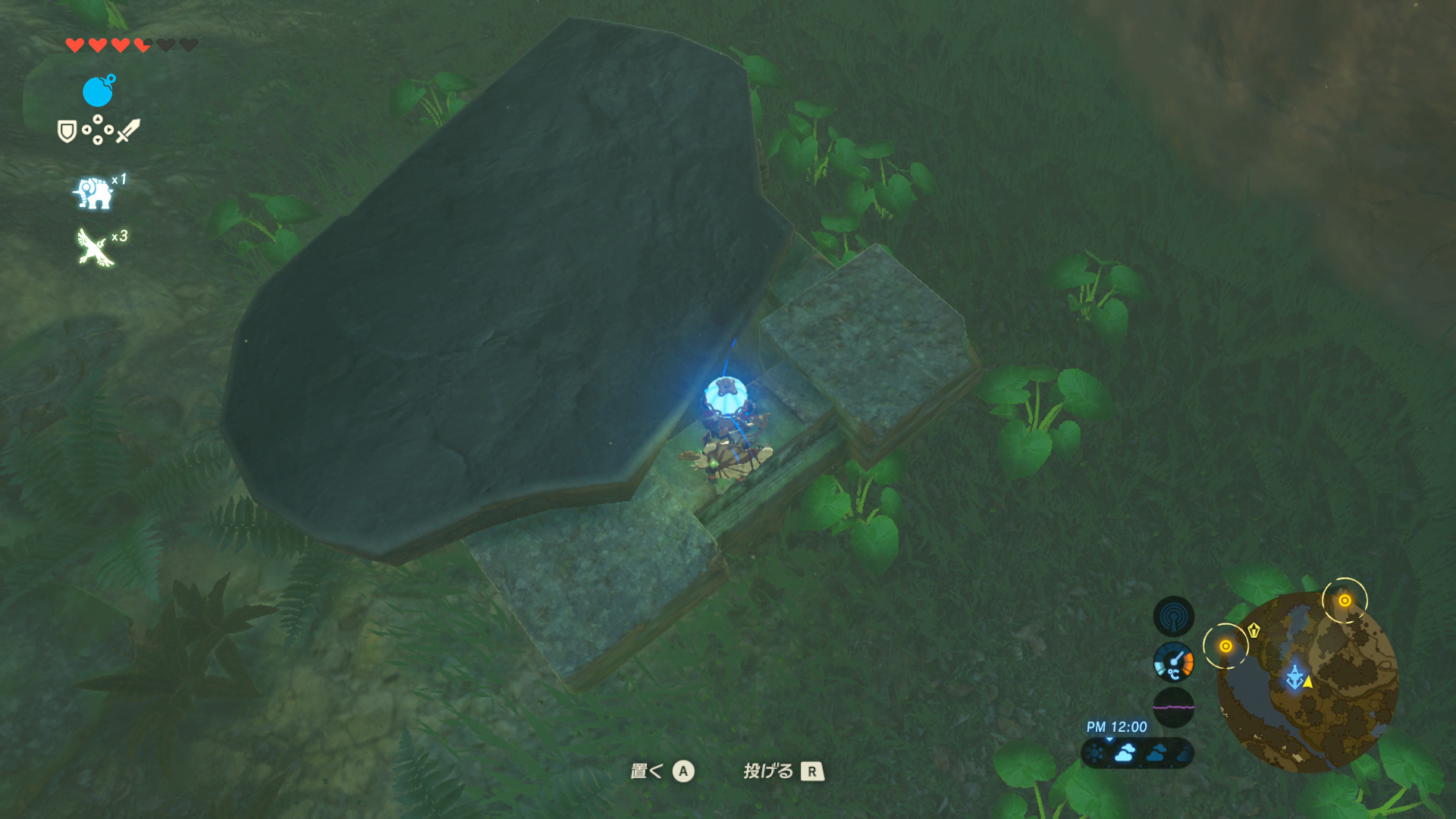Click the yellow player arrow on the minimap
This screenshot has width=1456, height=819.
pos(1308,683)
